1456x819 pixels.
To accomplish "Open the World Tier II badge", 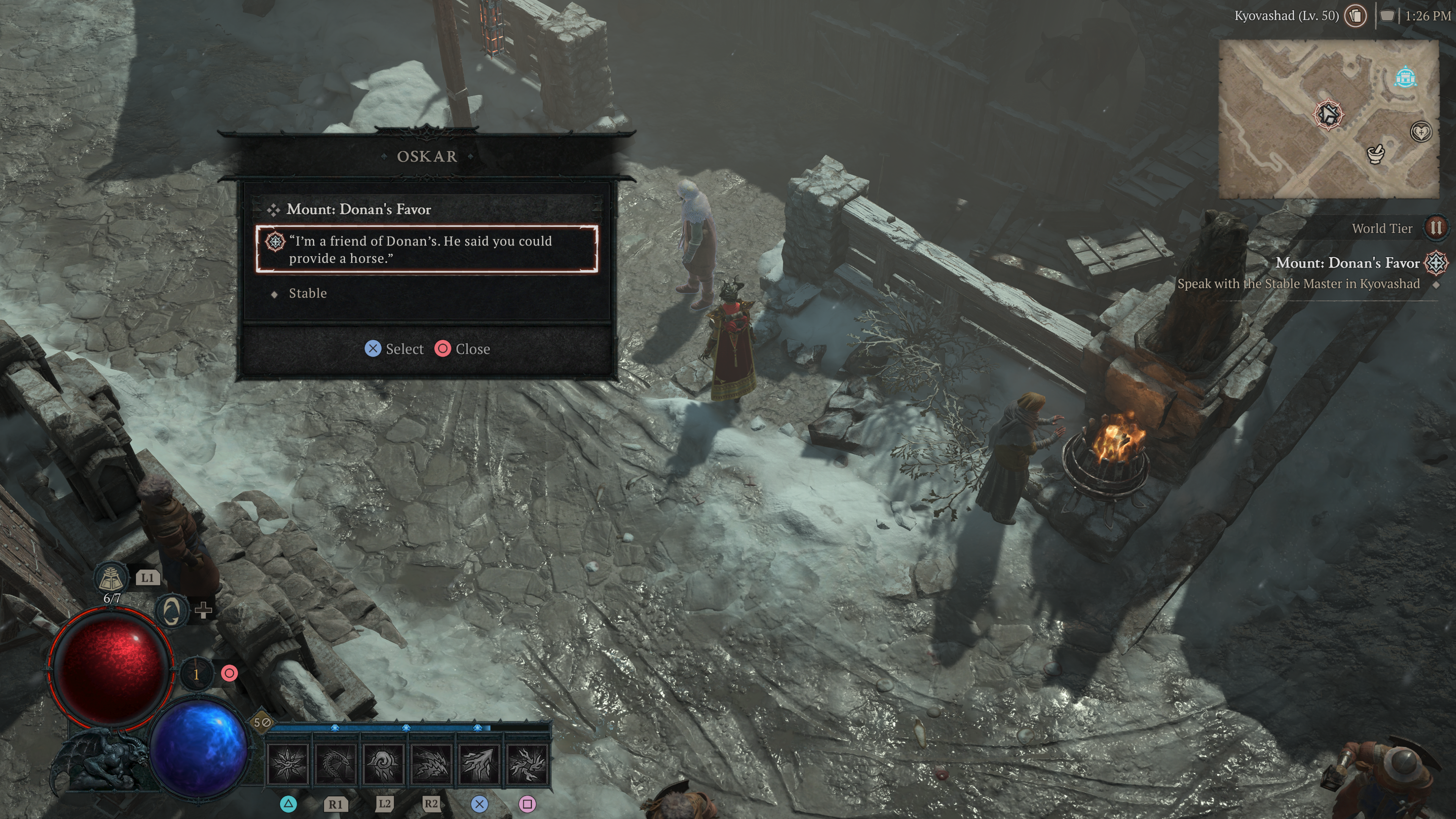I will coord(1435,228).
